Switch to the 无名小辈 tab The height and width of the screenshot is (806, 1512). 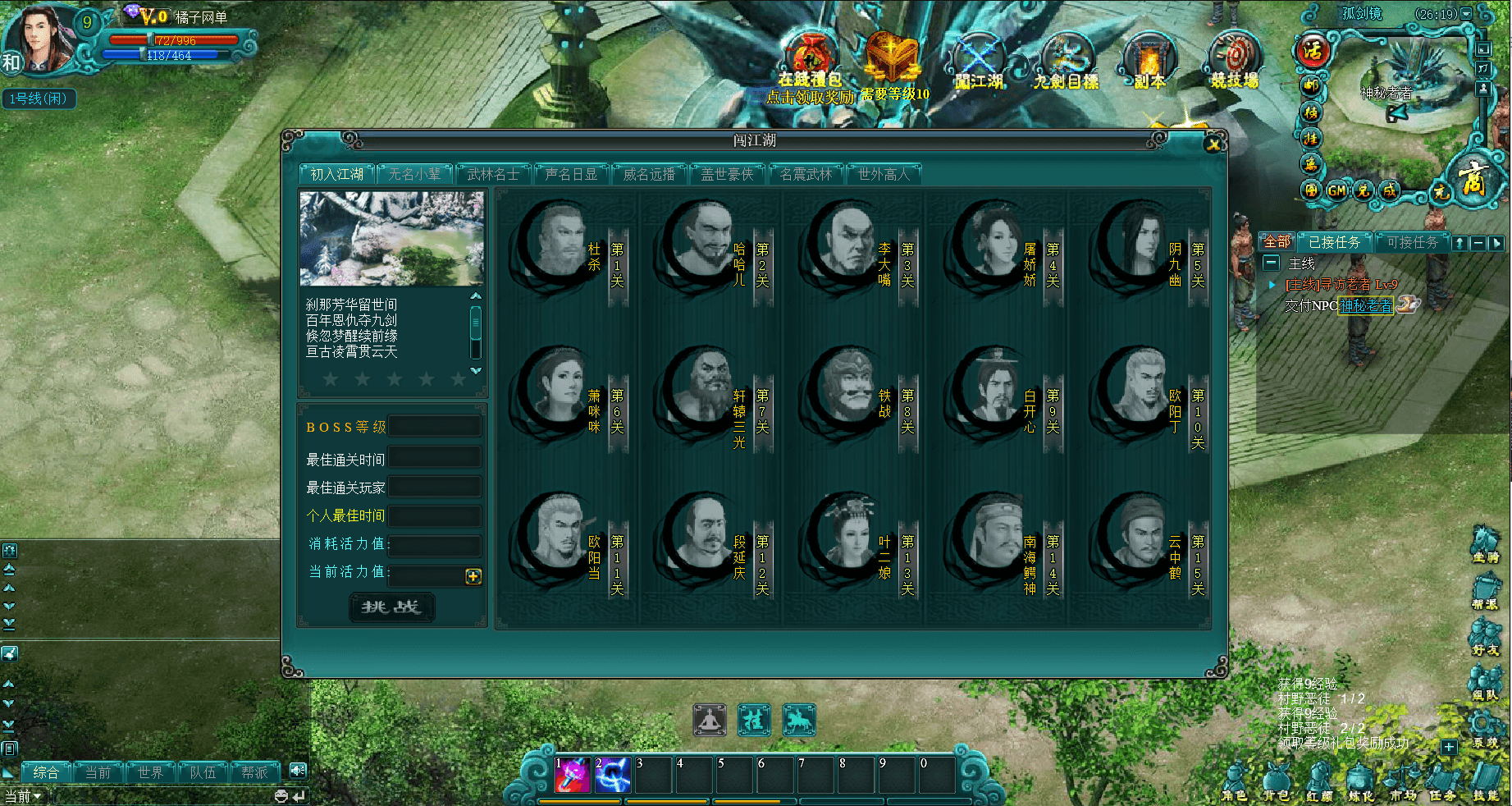tap(414, 174)
